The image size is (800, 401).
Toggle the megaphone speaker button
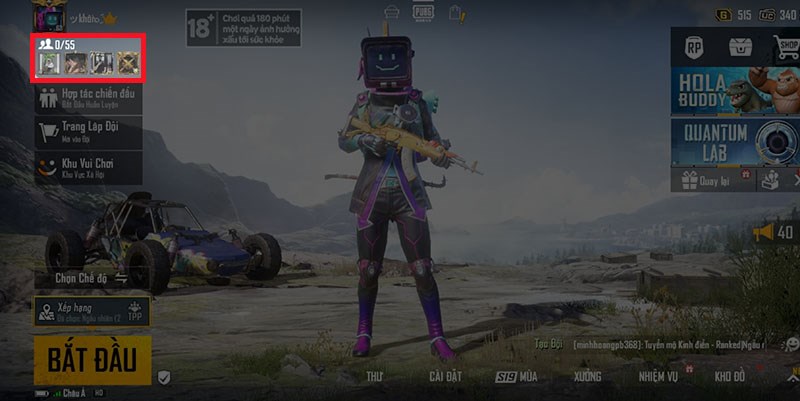click(773, 233)
